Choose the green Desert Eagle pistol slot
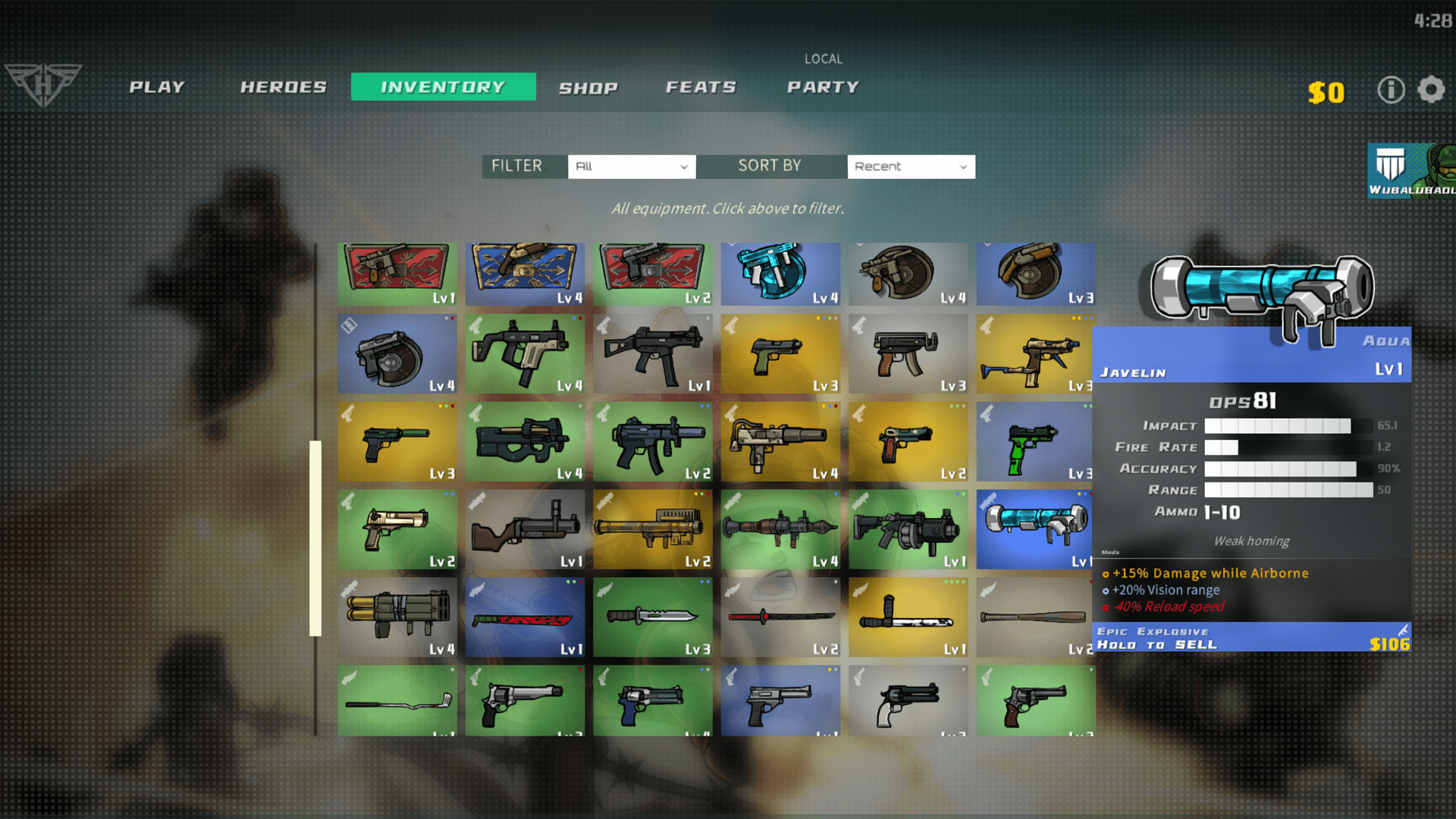1456x819 pixels. [x=397, y=529]
